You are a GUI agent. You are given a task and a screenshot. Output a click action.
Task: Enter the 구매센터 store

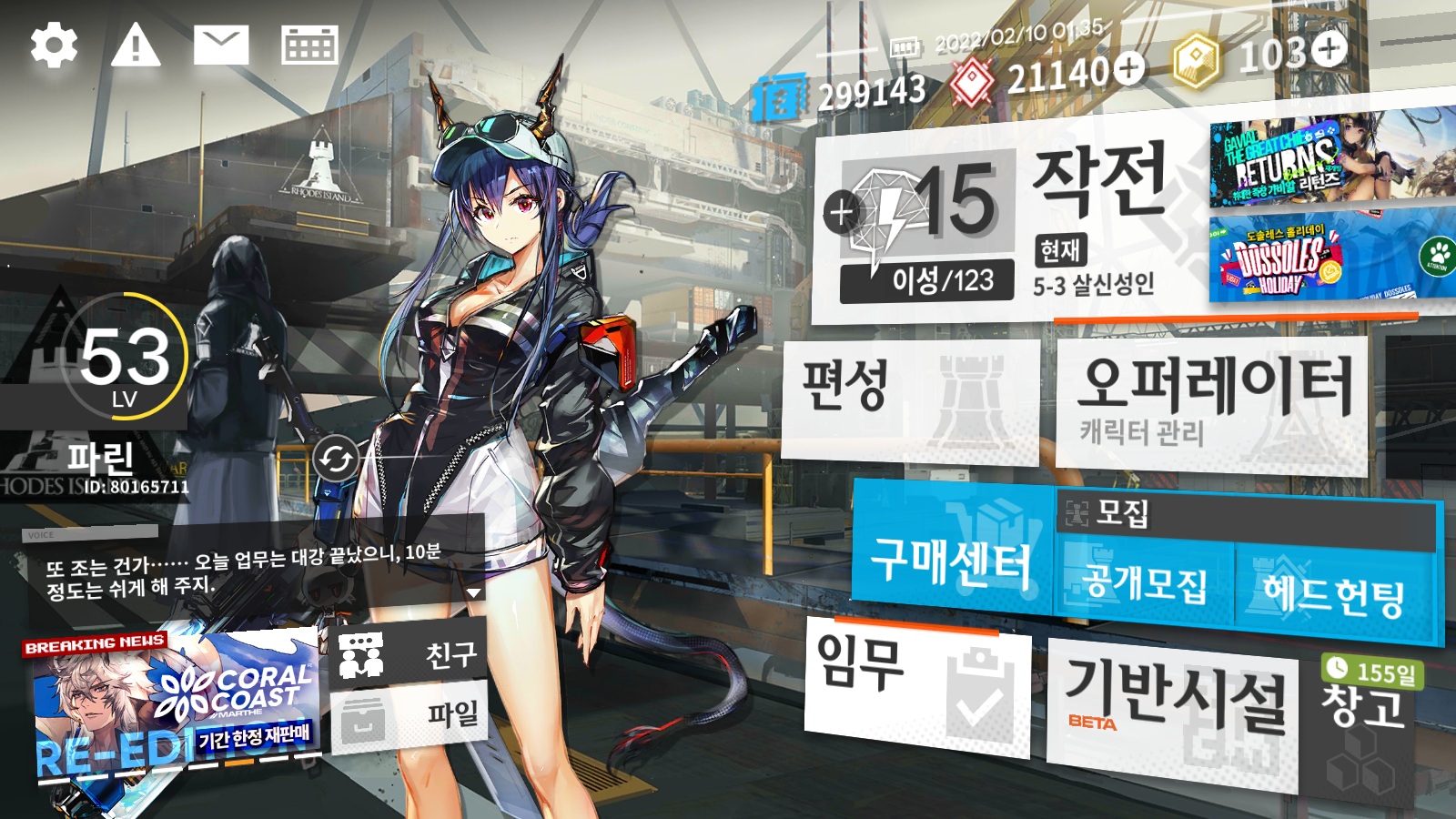pyautogui.click(x=951, y=555)
